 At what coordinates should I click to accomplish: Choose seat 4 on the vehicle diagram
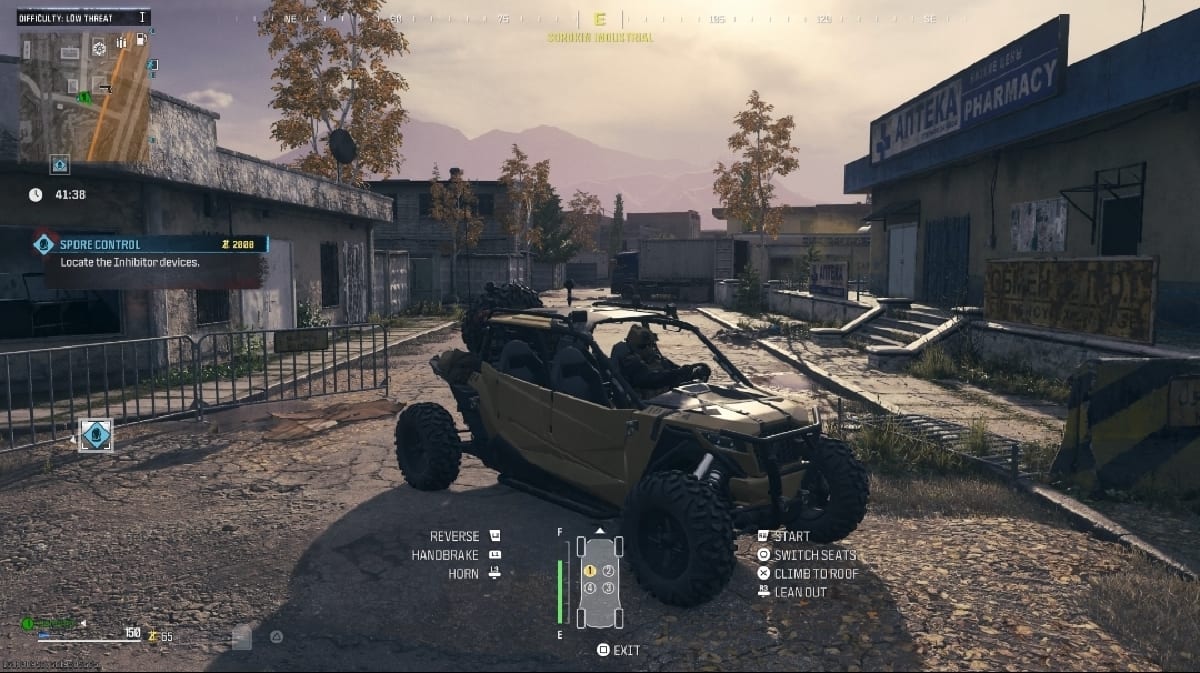click(x=590, y=588)
